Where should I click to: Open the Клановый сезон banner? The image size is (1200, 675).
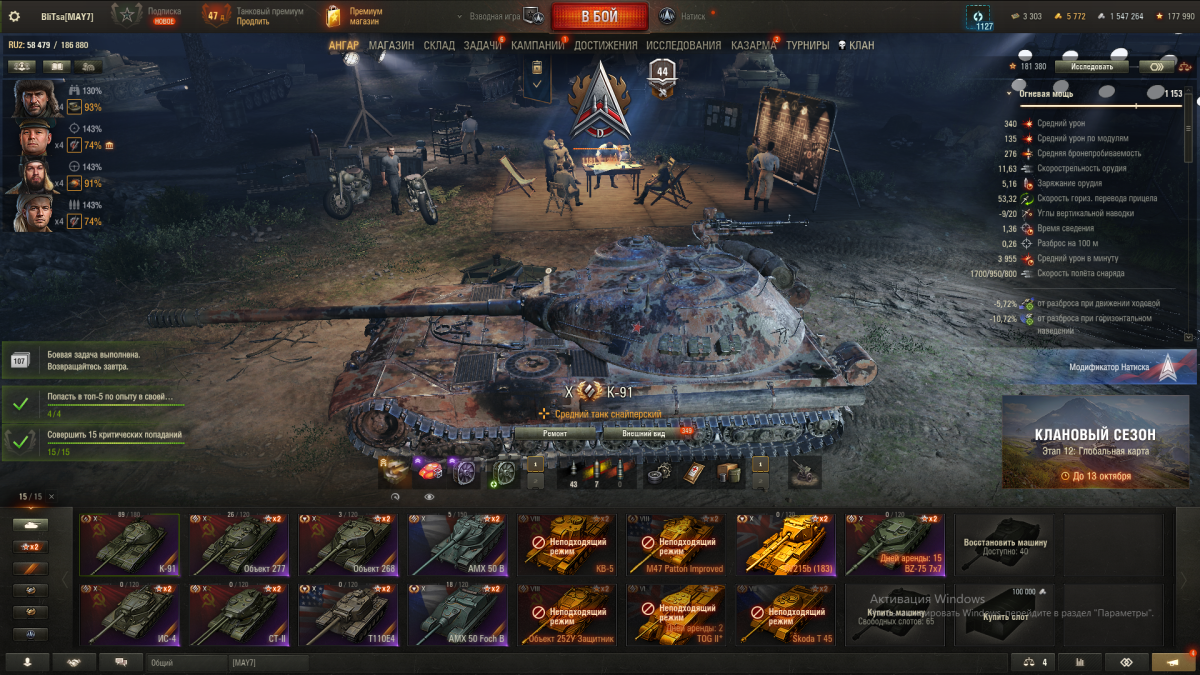click(1095, 442)
